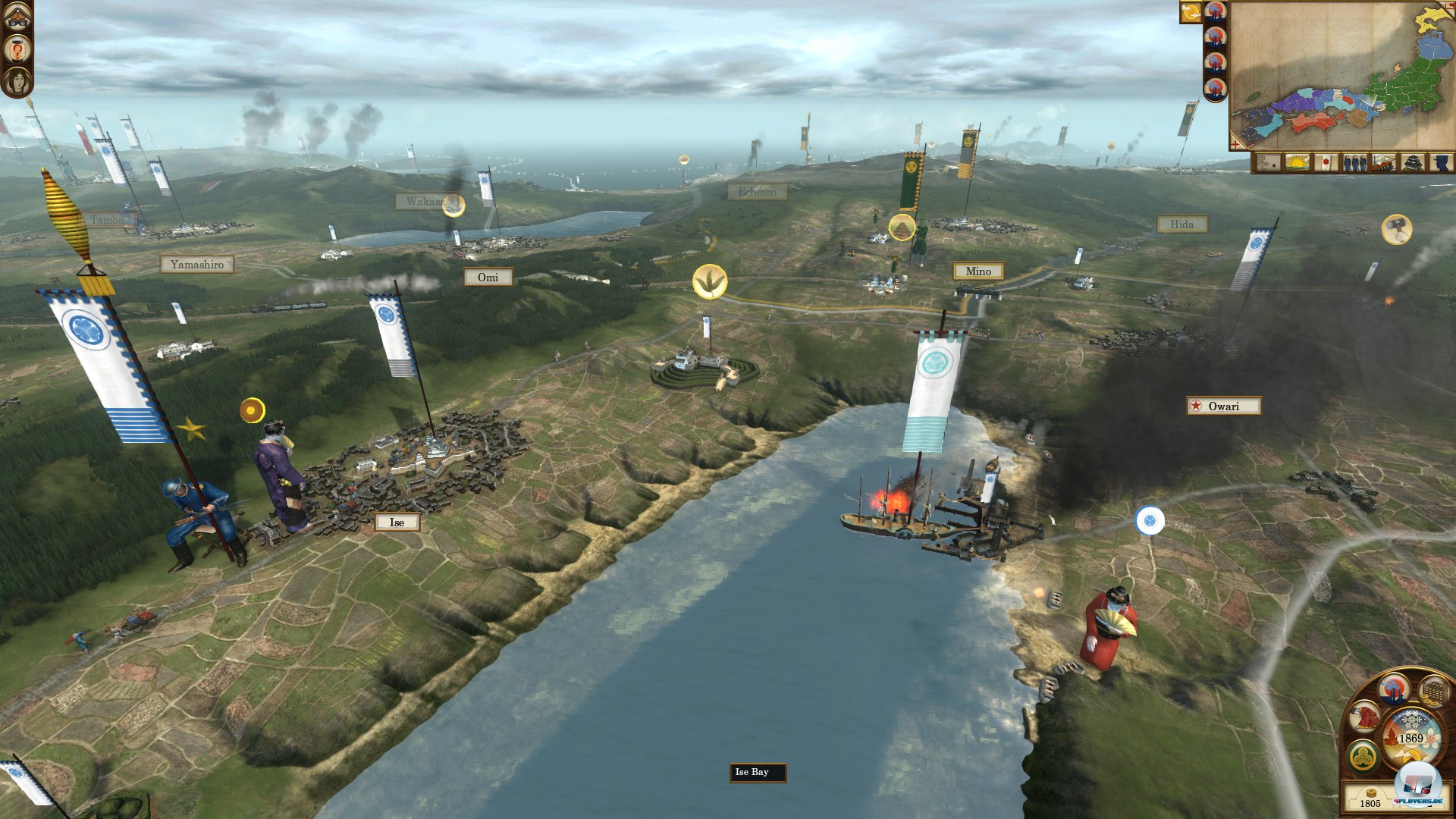
Task: End turn using the 1869 season dial
Action: click(x=1410, y=739)
